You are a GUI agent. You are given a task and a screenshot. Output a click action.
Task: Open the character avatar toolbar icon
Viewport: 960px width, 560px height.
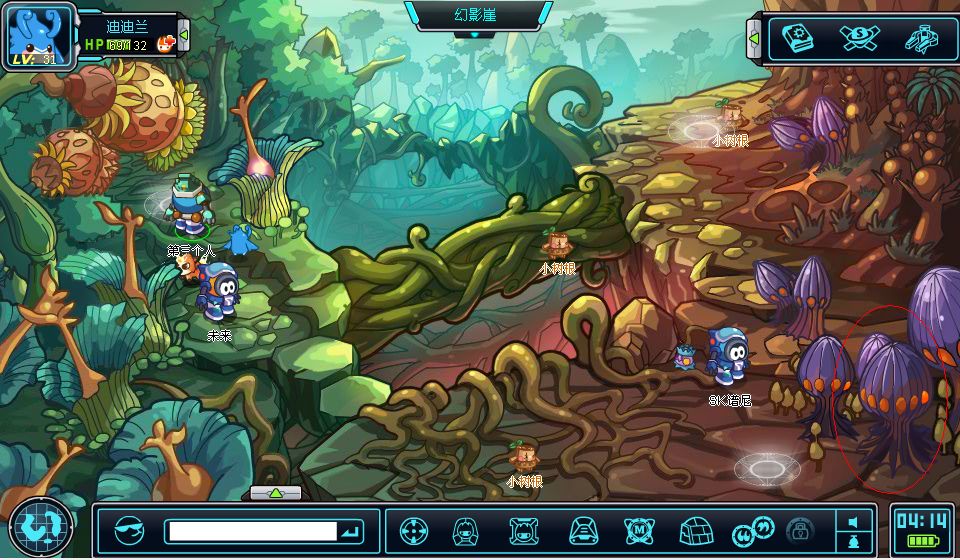click(x=465, y=531)
